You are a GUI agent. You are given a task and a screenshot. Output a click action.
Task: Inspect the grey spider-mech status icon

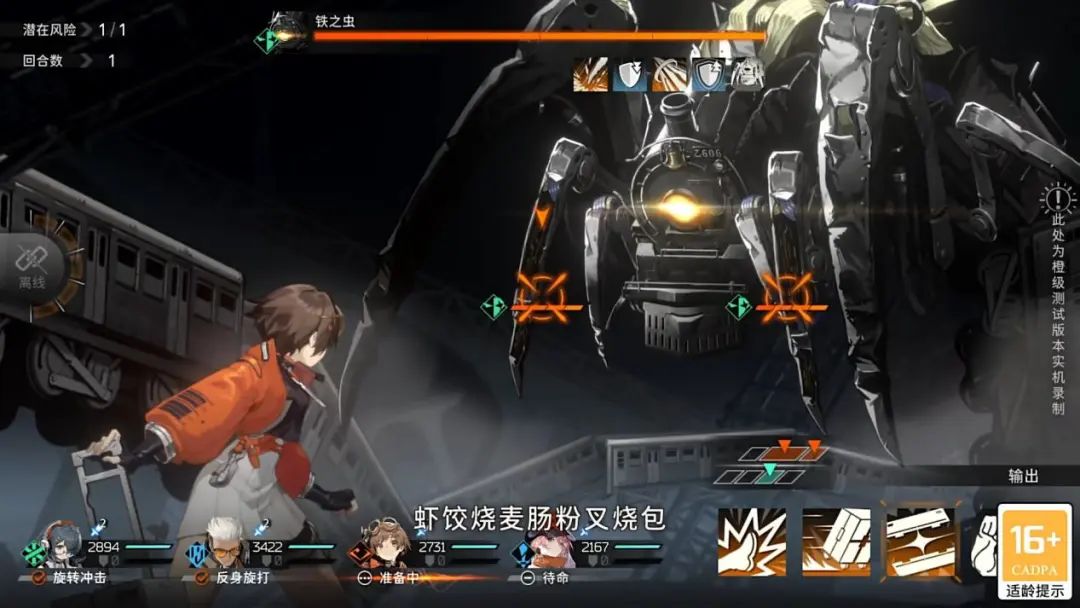748,75
